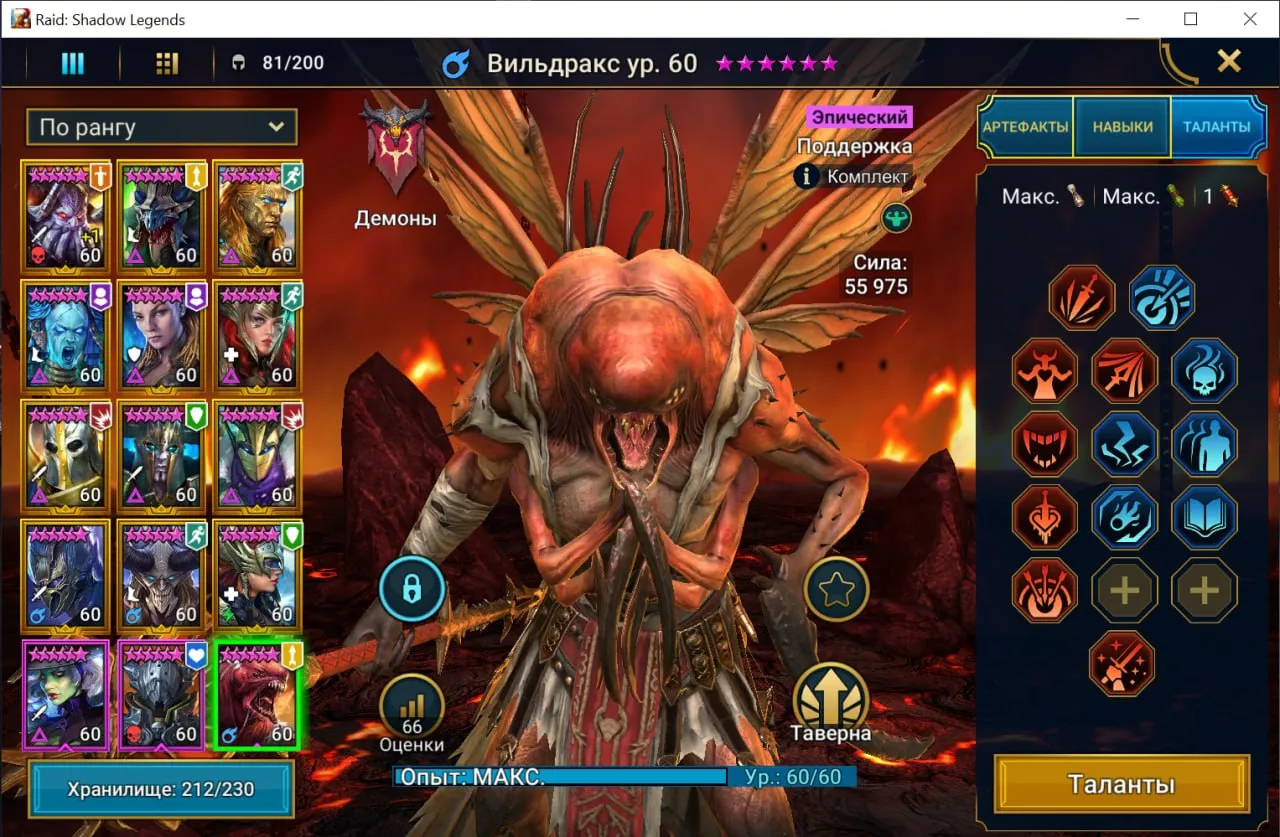Toggle the champion lock icon
1280x837 pixels.
pos(411,589)
